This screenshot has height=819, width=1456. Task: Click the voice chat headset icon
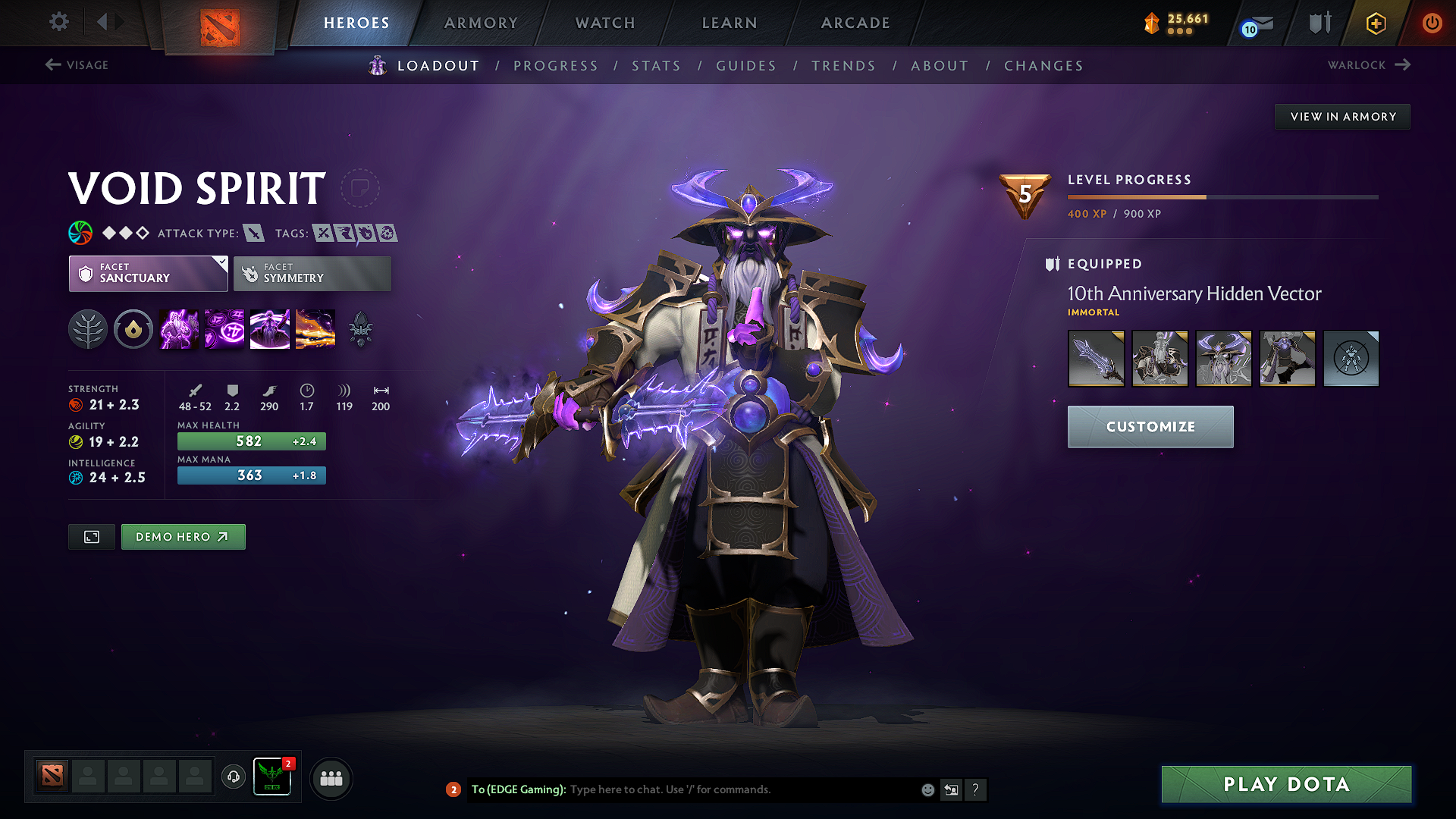233,777
